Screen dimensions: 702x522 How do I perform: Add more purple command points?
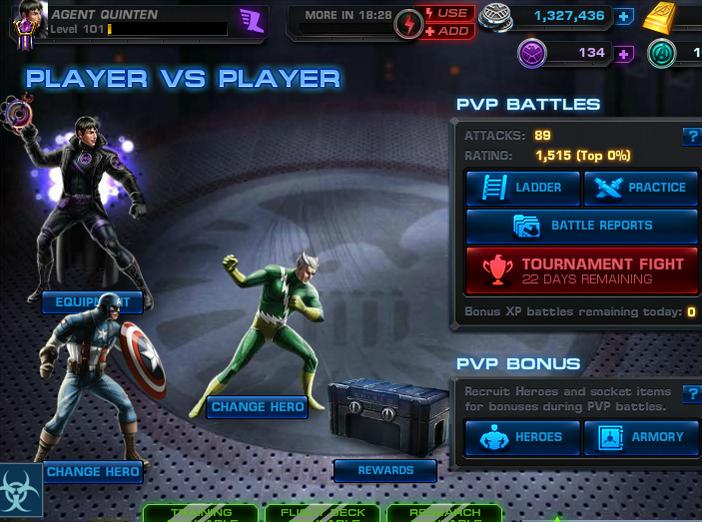[x=625, y=53]
